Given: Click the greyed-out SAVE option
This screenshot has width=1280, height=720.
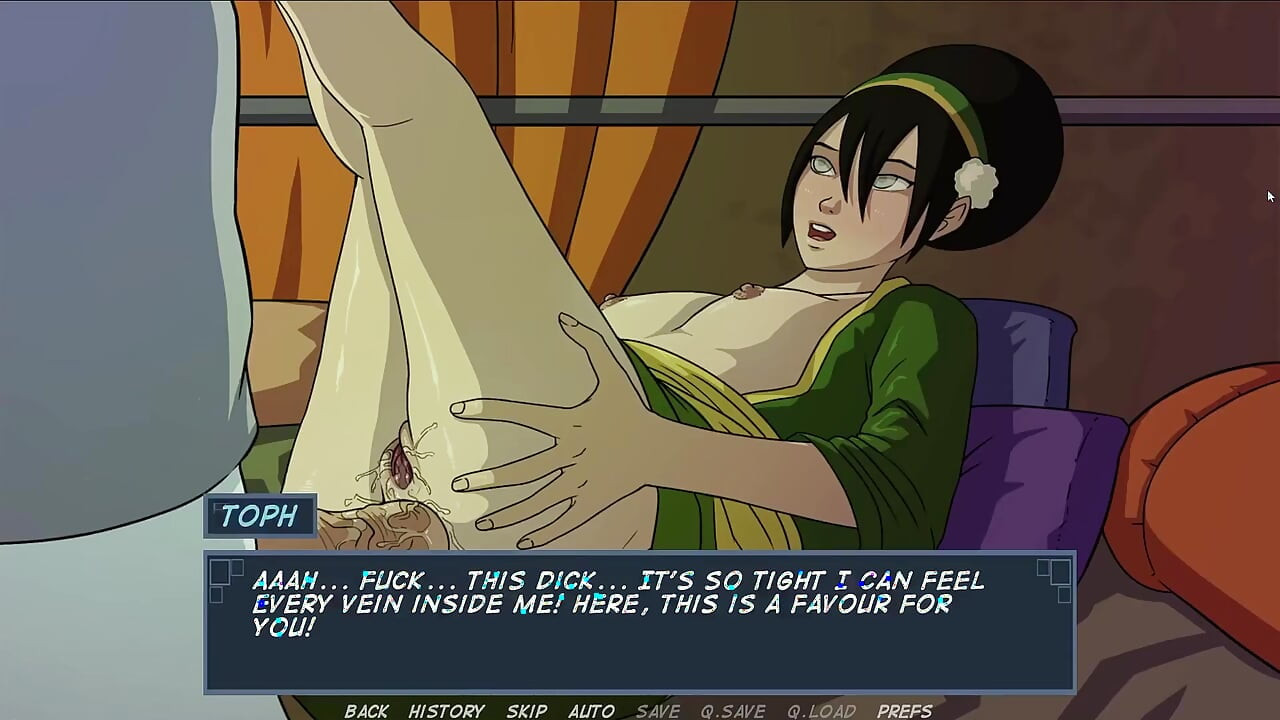Looking at the screenshot, I should (656, 711).
